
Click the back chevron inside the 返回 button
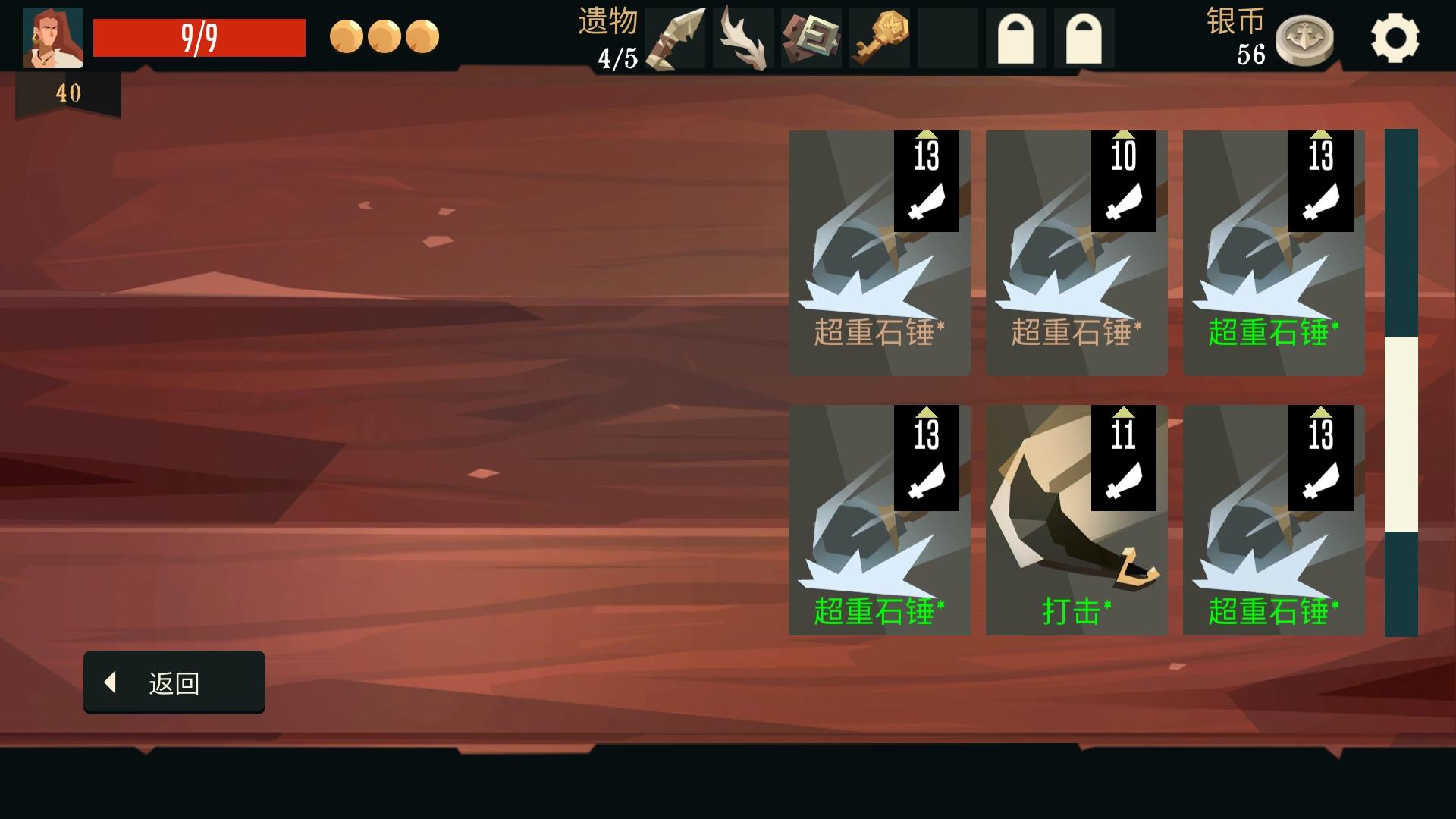click(111, 682)
